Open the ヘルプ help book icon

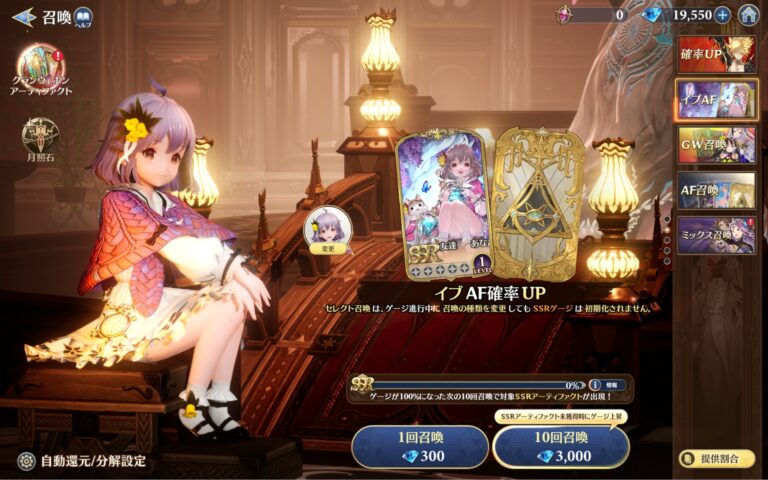[x=83, y=17]
